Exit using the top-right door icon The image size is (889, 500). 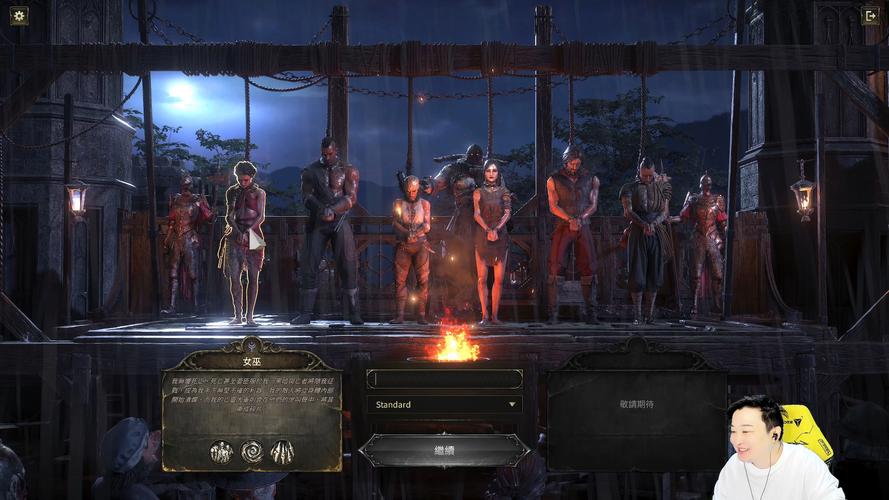[869, 16]
